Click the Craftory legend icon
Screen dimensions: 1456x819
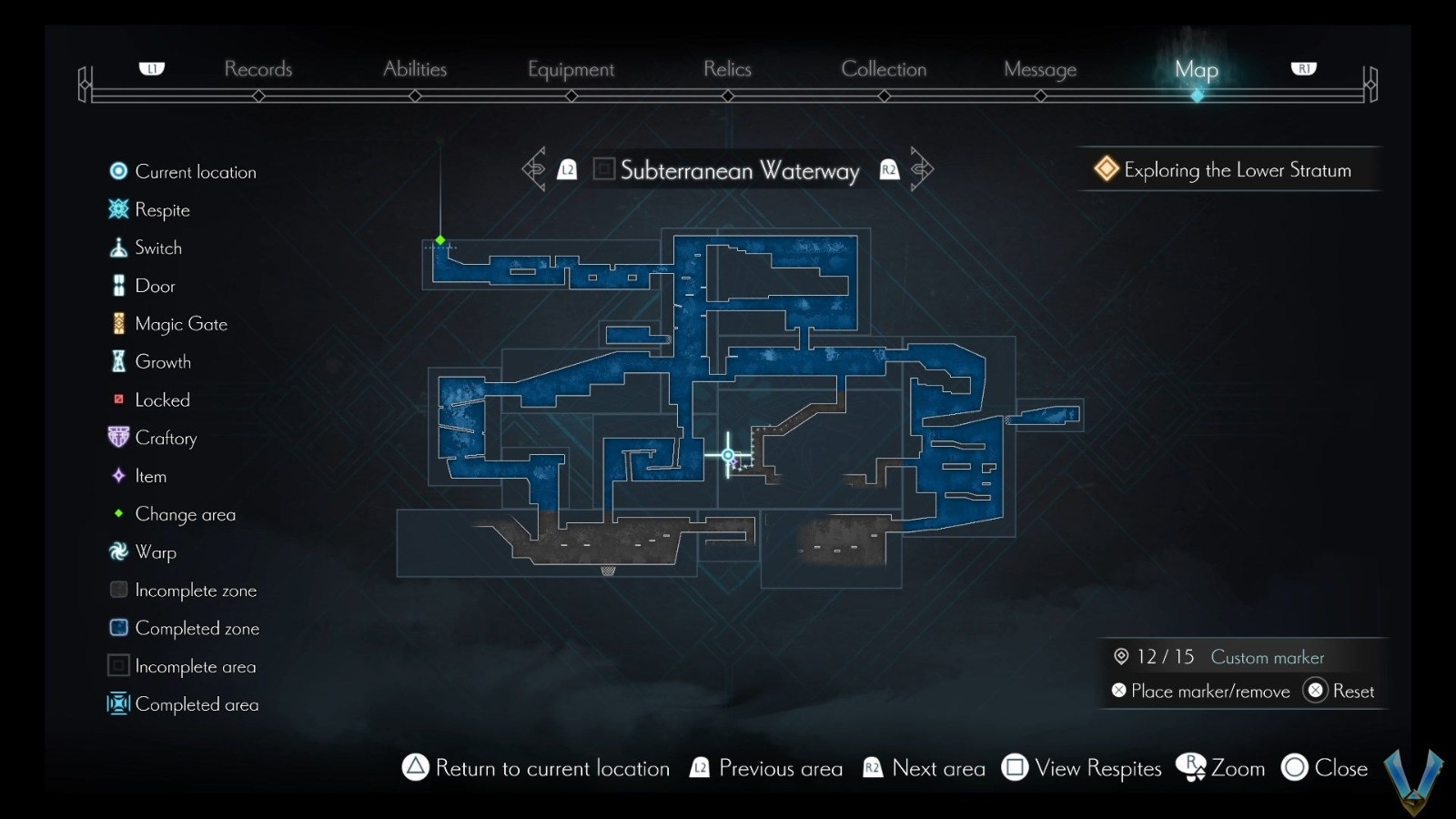118,438
